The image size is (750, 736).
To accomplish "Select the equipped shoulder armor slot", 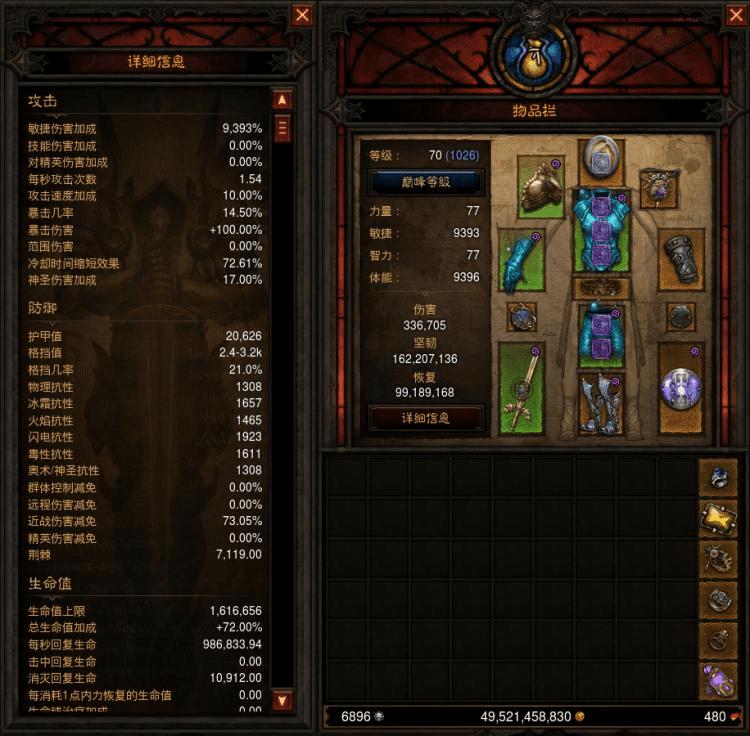I will tap(541, 187).
